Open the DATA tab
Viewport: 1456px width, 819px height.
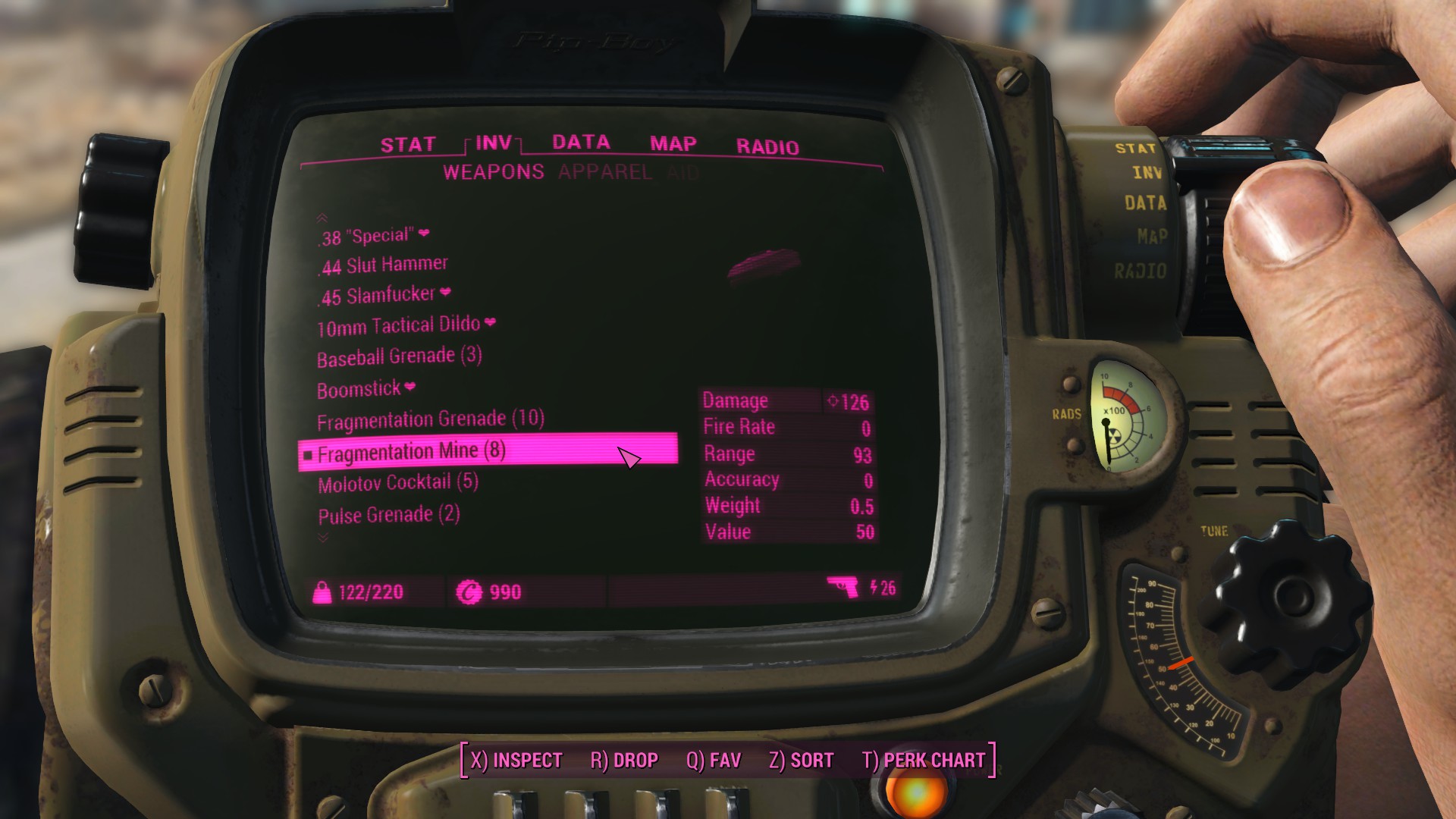(x=581, y=143)
